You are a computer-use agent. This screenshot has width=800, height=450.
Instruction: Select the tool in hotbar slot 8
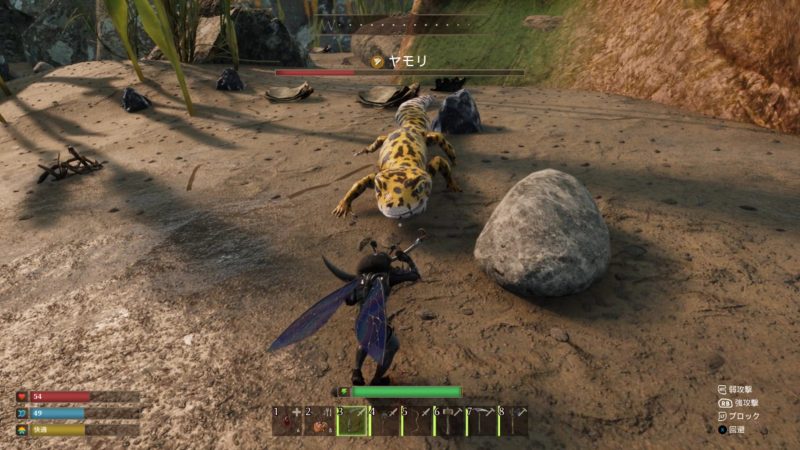click(513, 421)
